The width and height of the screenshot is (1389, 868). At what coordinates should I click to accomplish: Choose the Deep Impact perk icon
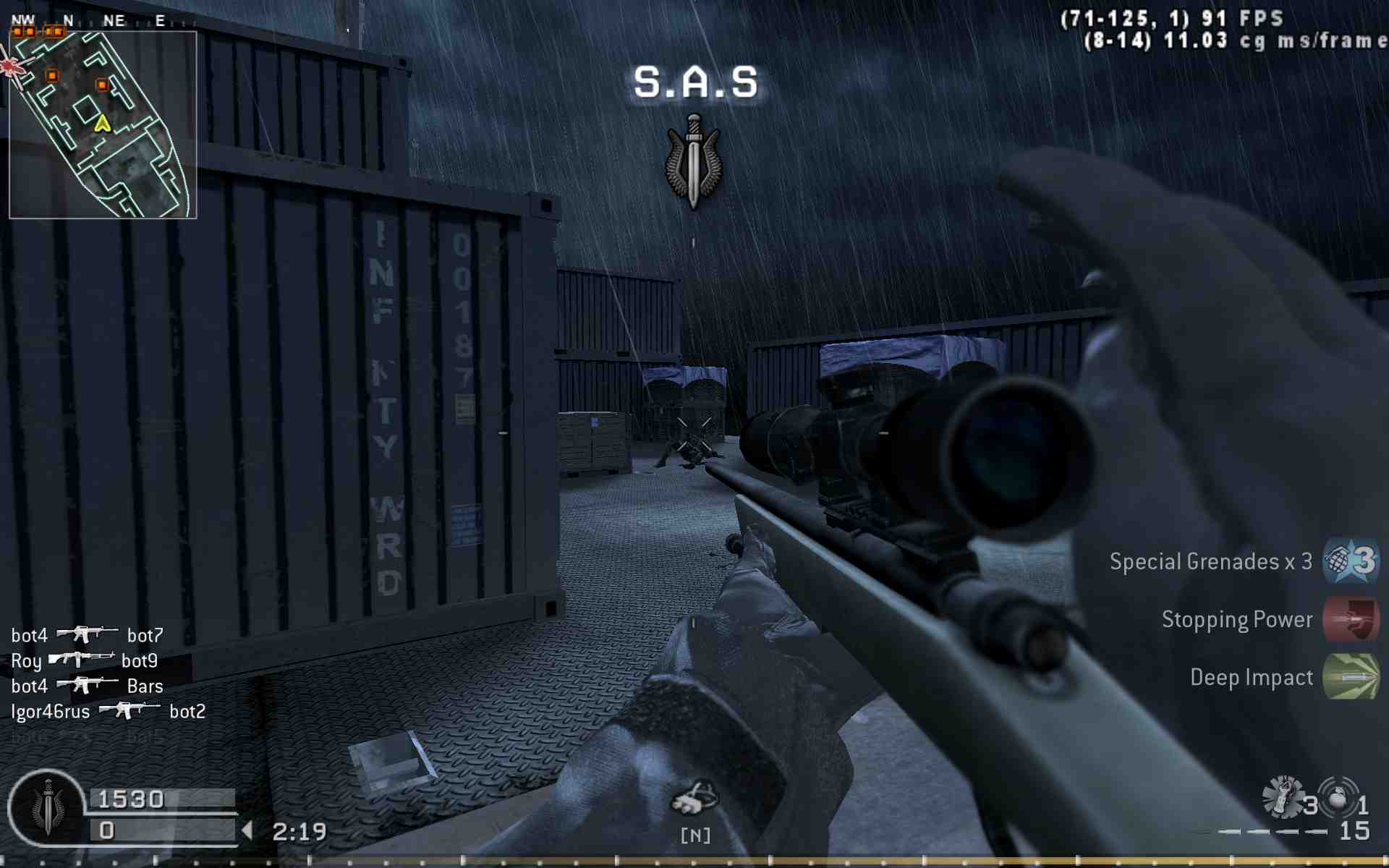(1351, 677)
